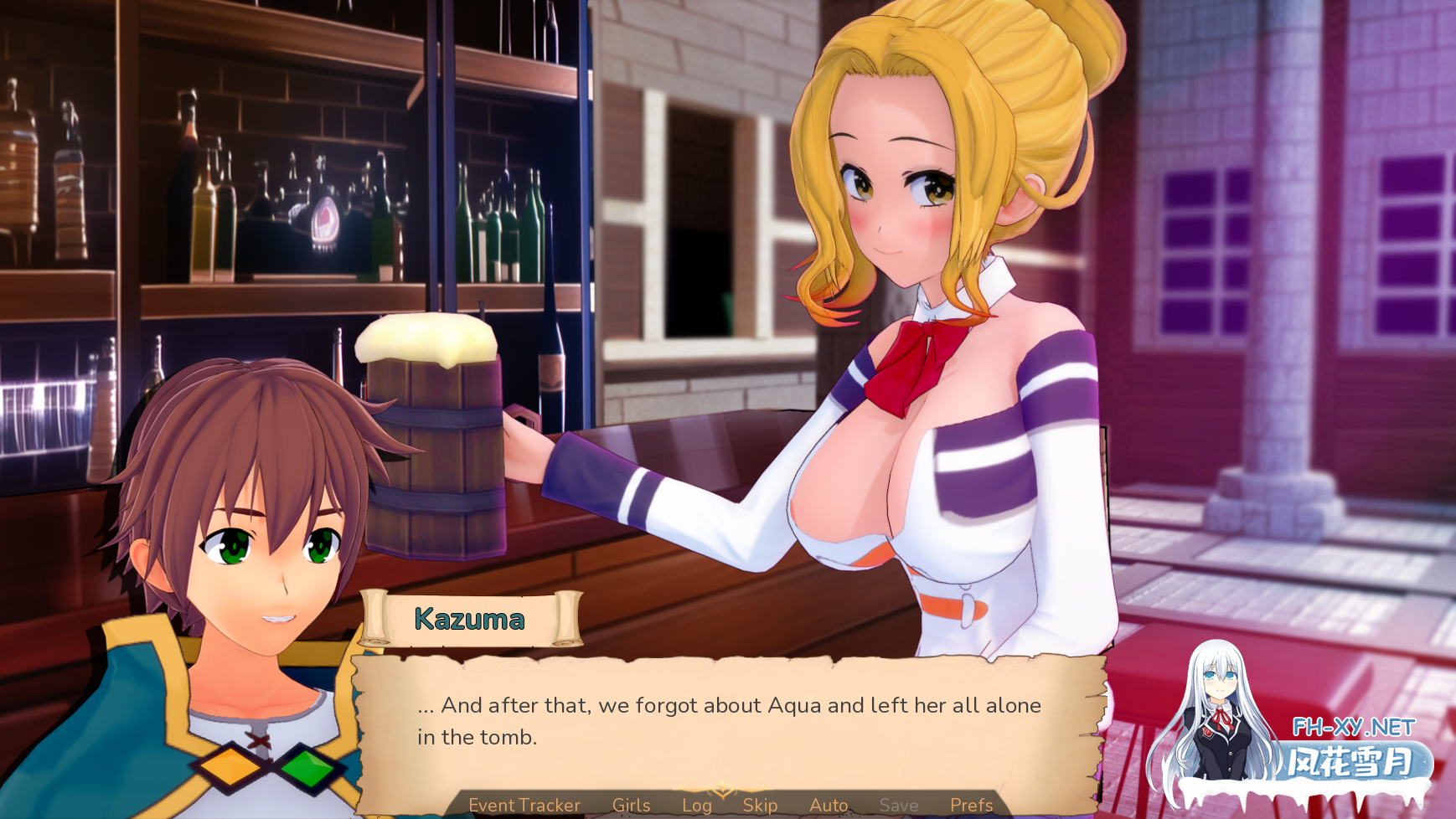The height and width of the screenshot is (819, 1456).
Task: Open the Prefs settings screen
Action: click(x=972, y=805)
